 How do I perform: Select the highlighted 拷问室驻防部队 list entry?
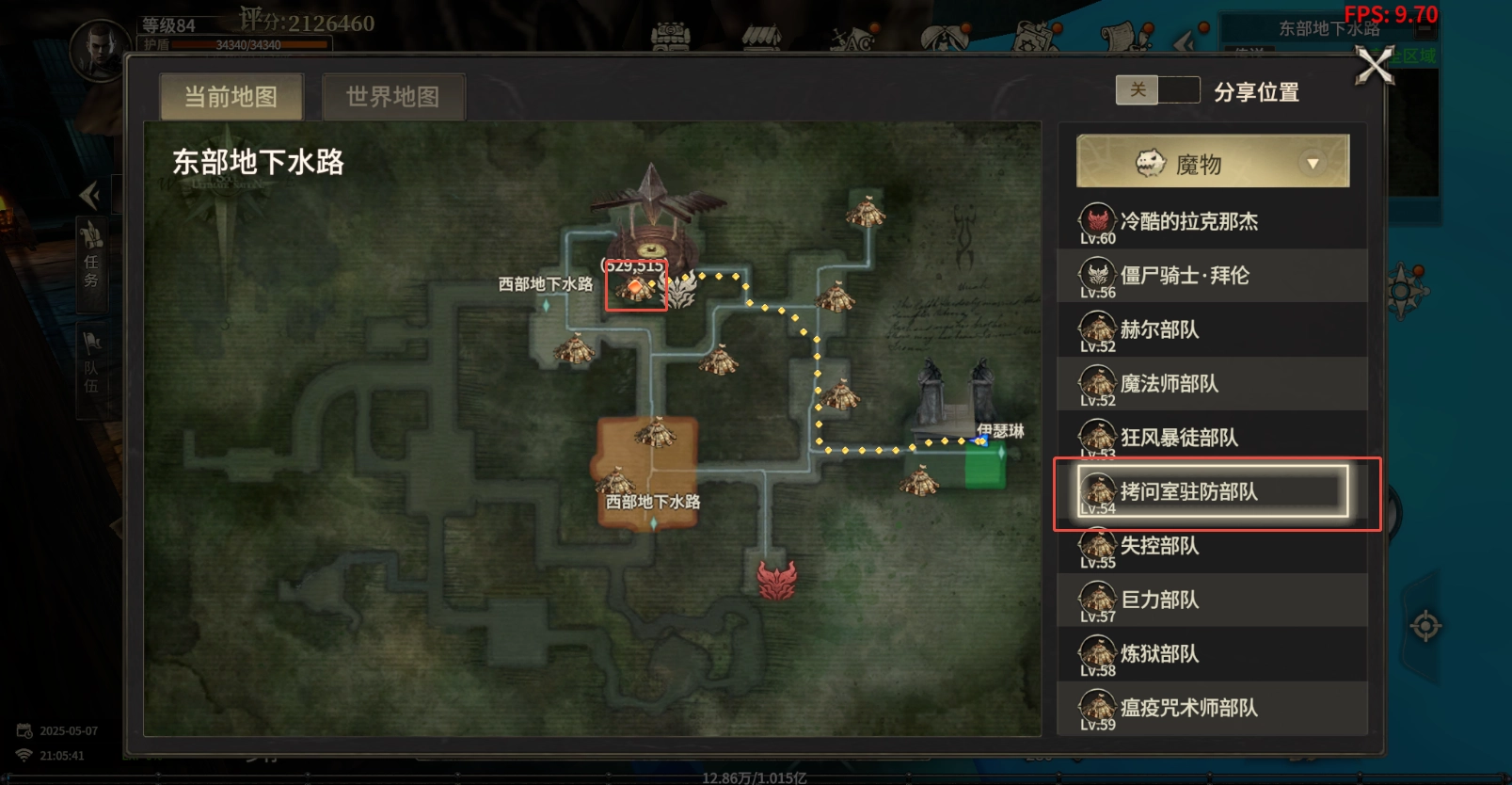click(1214, 492)
